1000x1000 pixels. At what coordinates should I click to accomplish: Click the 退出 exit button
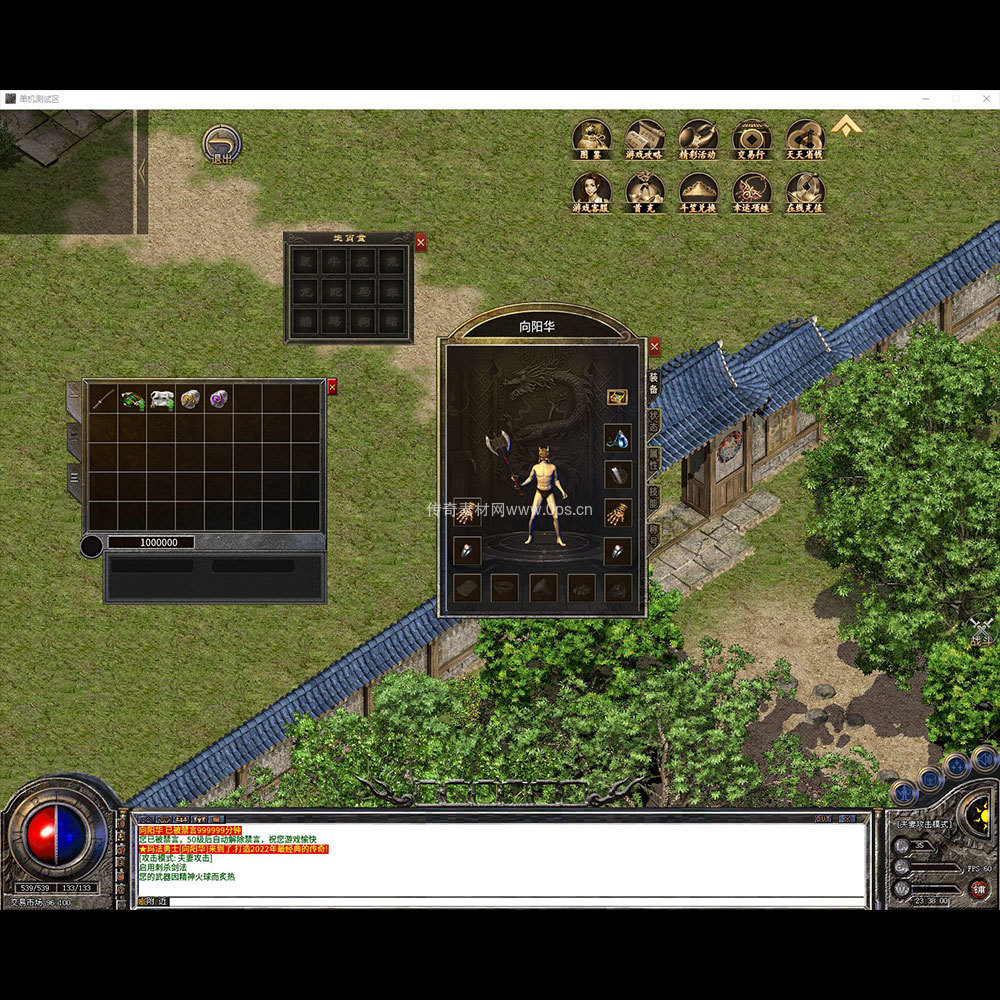[x=221, y=145]
